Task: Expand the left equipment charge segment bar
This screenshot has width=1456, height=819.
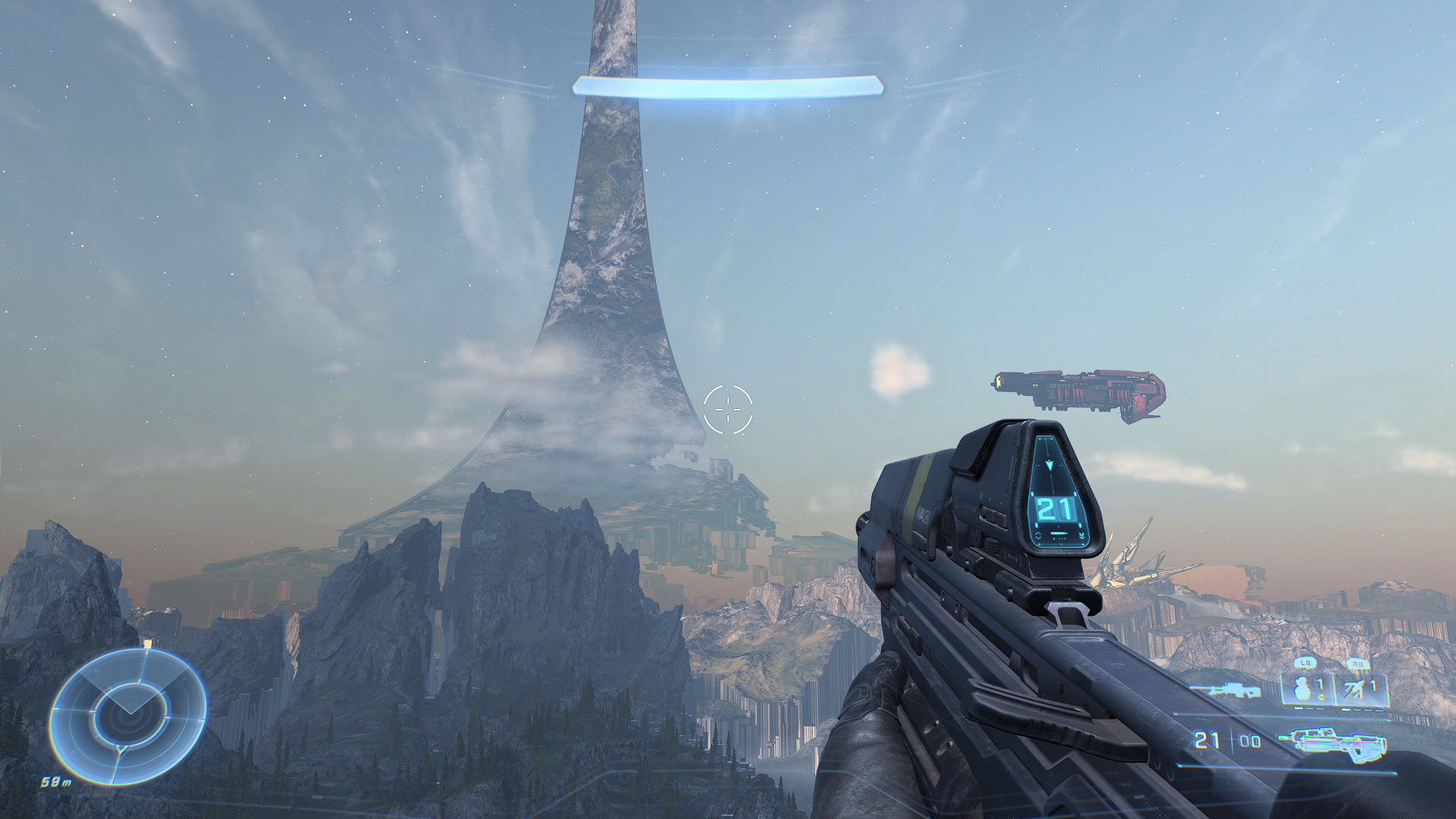Action: (1308, 709)
